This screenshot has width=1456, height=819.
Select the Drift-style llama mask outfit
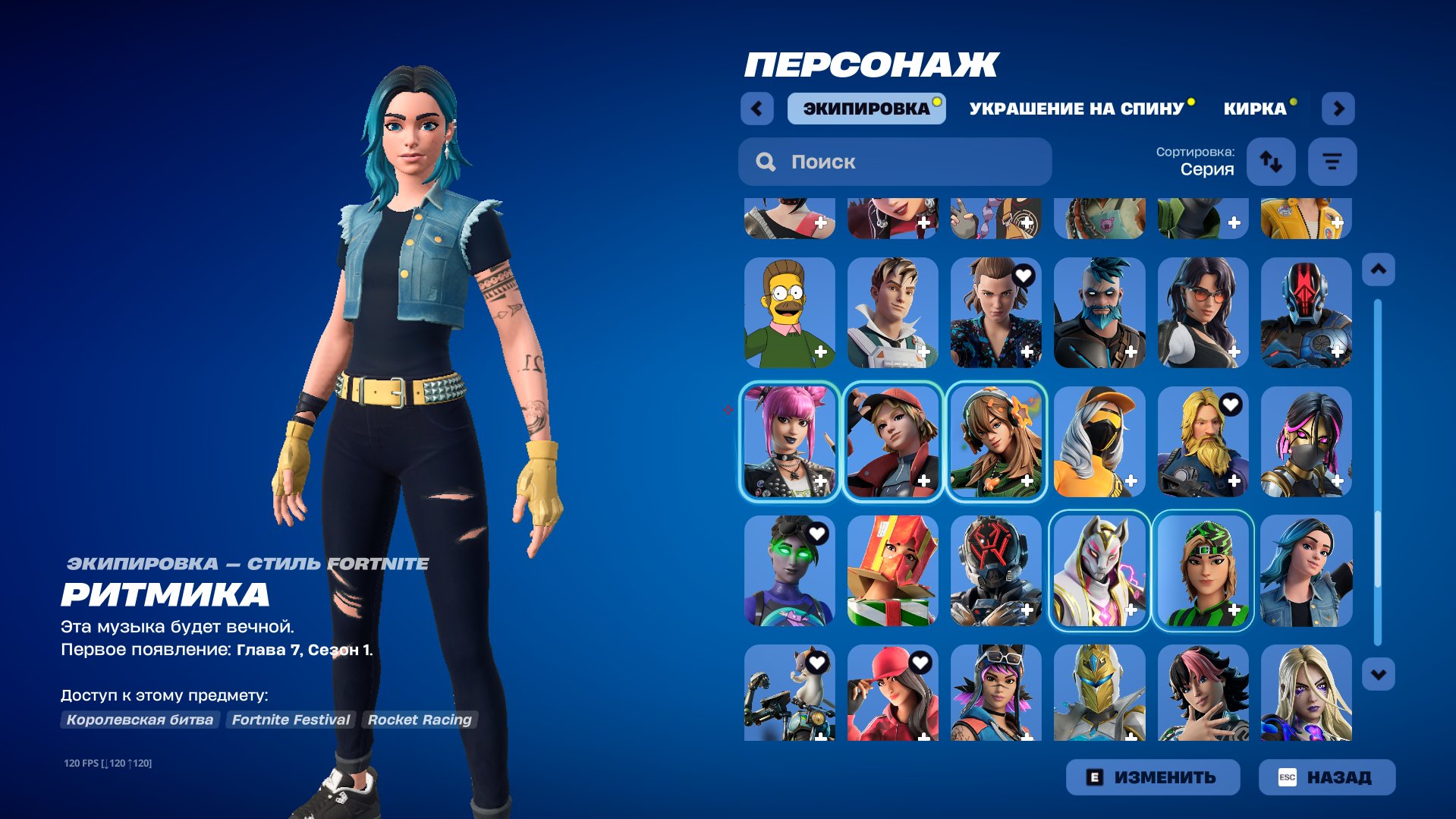tap(1099, 570)
